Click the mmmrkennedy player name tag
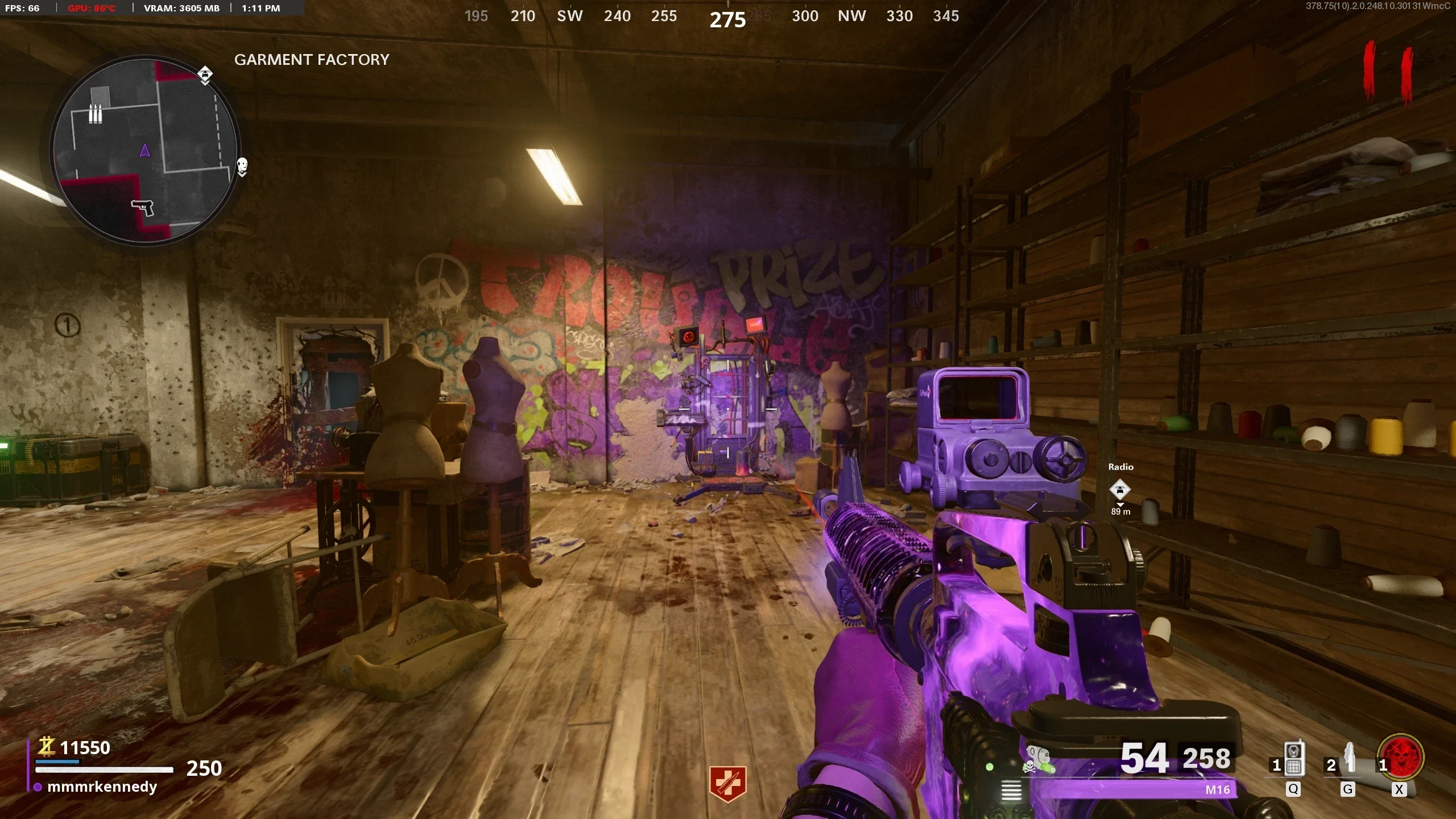 pos(102,787)
